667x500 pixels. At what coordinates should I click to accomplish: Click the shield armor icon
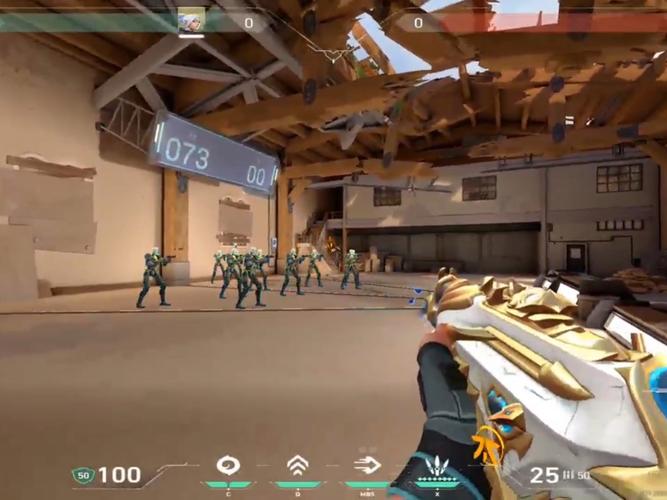(x=82, y=475)
